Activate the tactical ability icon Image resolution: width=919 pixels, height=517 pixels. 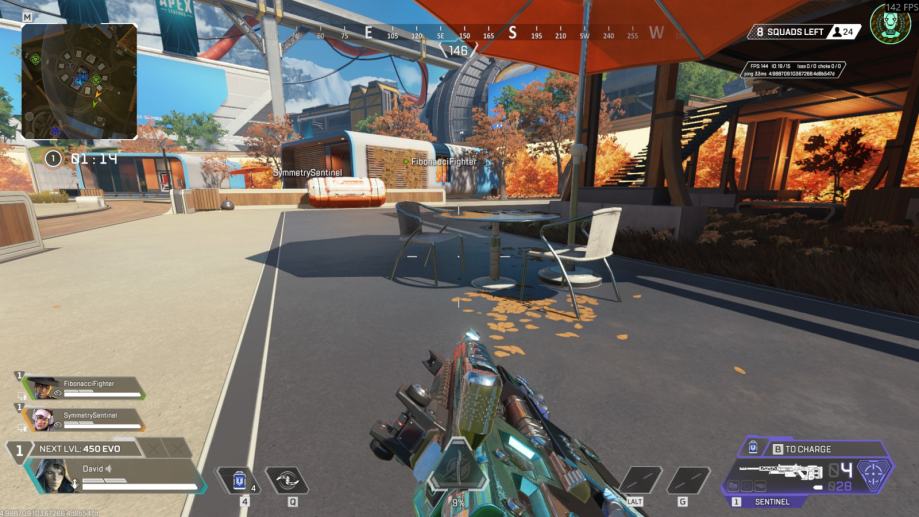pyautogui.click(x=286, y=481)
